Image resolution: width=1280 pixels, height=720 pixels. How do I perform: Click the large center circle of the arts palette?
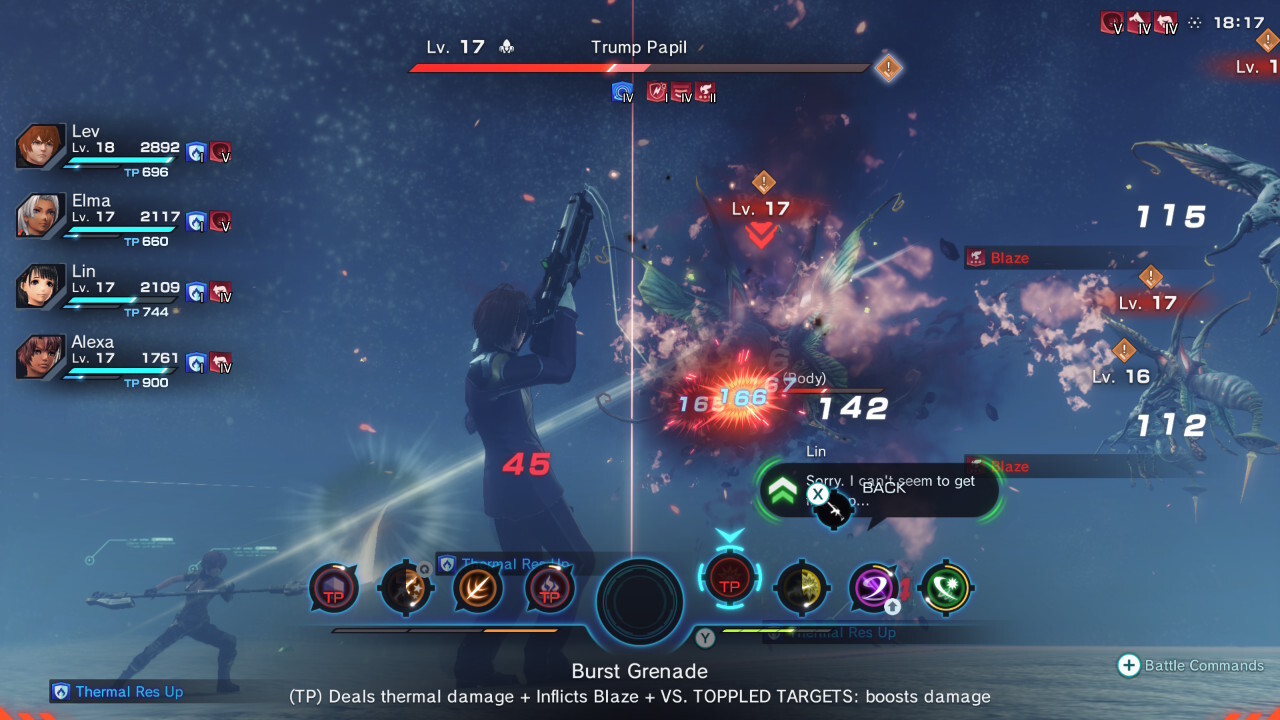point(640,602)
